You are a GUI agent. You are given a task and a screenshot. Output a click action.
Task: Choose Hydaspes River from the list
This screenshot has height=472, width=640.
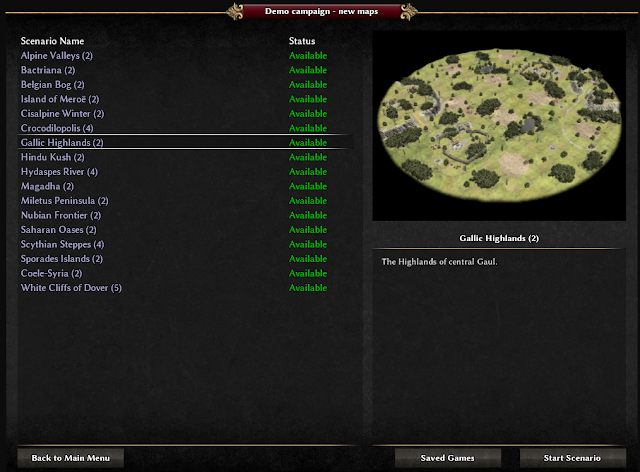click(59, 172)
